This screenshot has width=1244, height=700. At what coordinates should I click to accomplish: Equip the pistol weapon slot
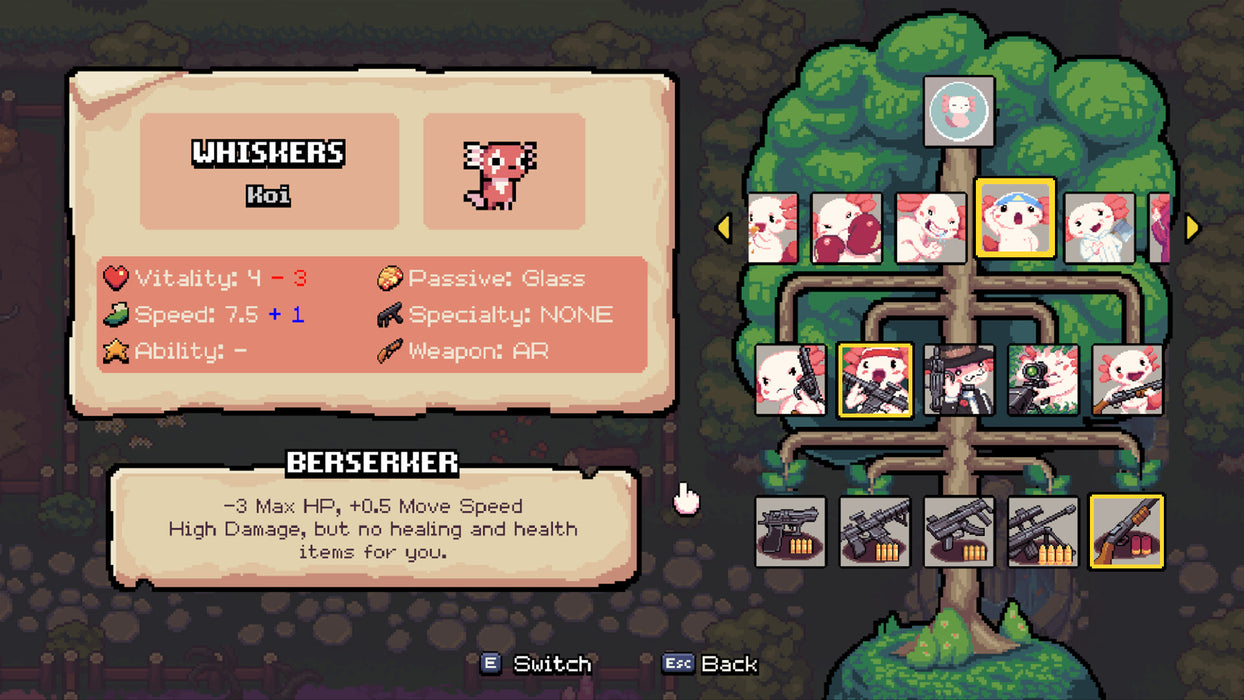(x=791, y=532)
